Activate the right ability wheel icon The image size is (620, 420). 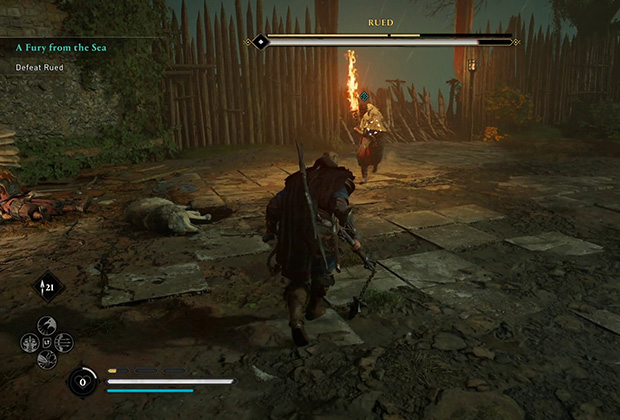[x=63, y=343]
